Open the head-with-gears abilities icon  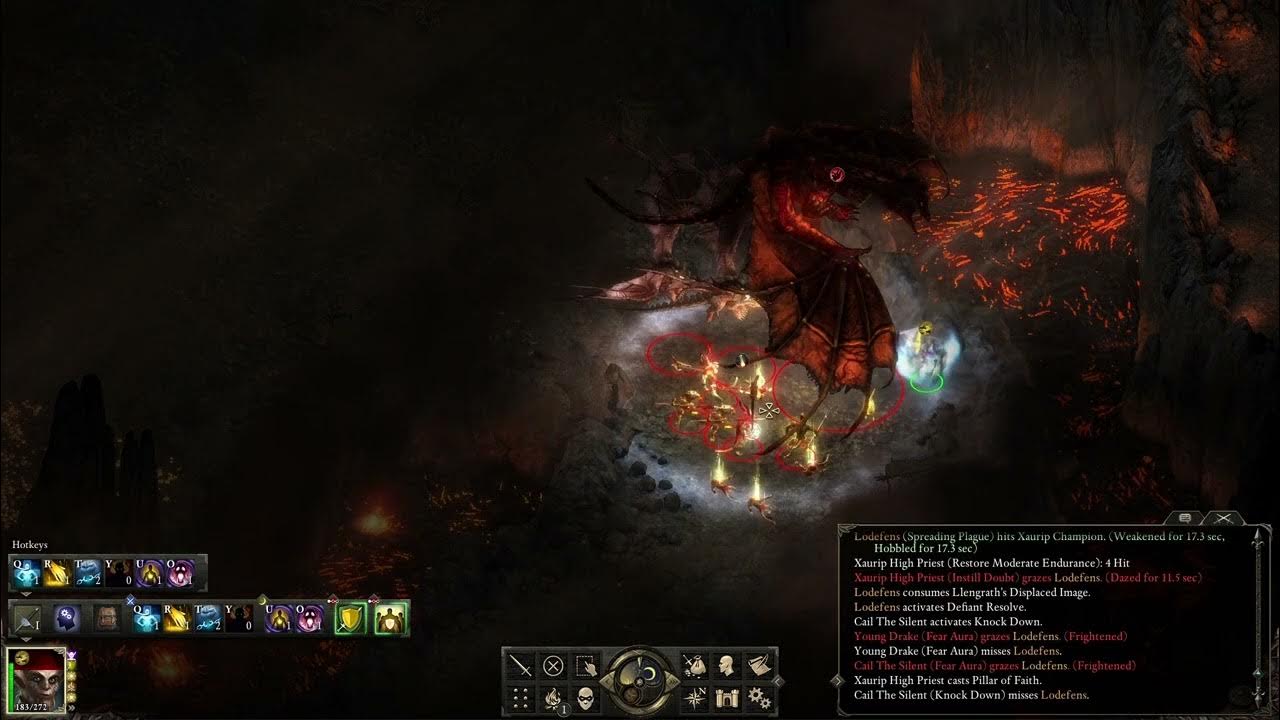[x=67, y=619]
